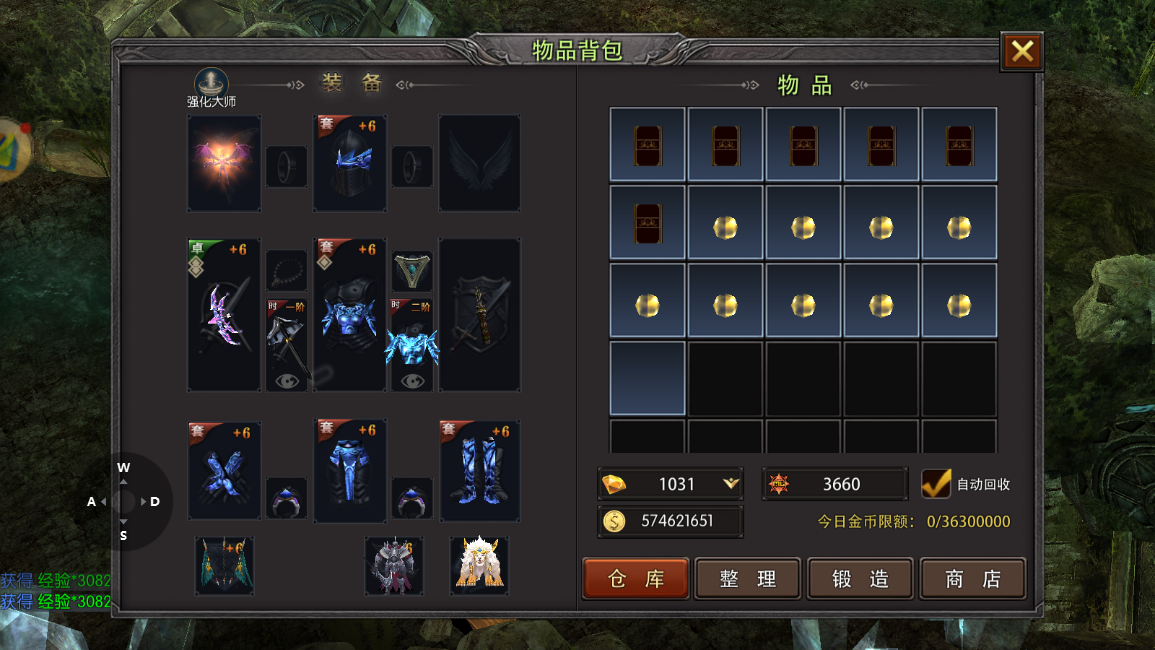Select the 一阶 fashion weapon slot
The width and height of the screenshot is (1155, 650).
[287, 344]
